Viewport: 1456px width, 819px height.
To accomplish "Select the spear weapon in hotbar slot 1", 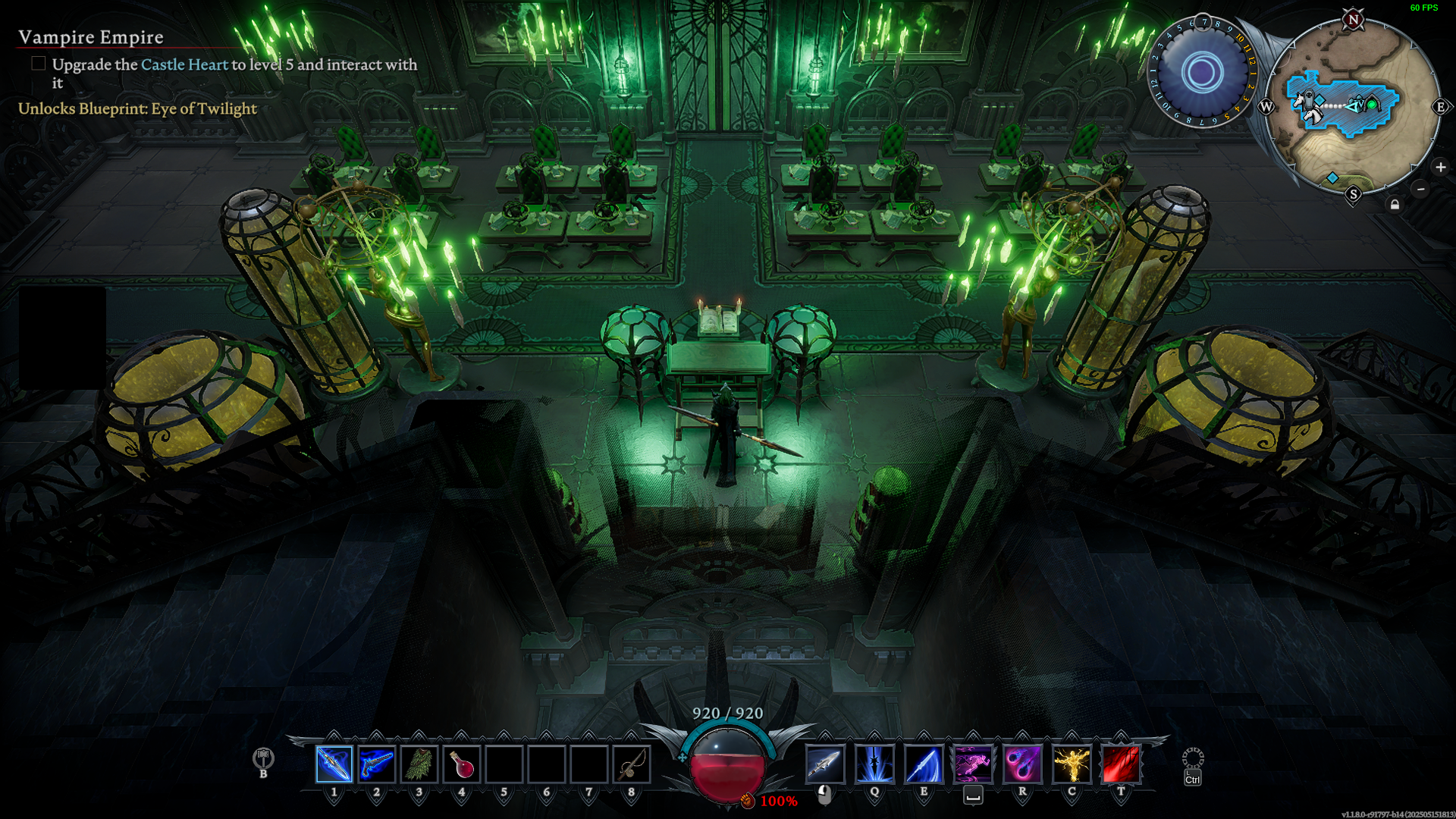I will tap(334, 764).
